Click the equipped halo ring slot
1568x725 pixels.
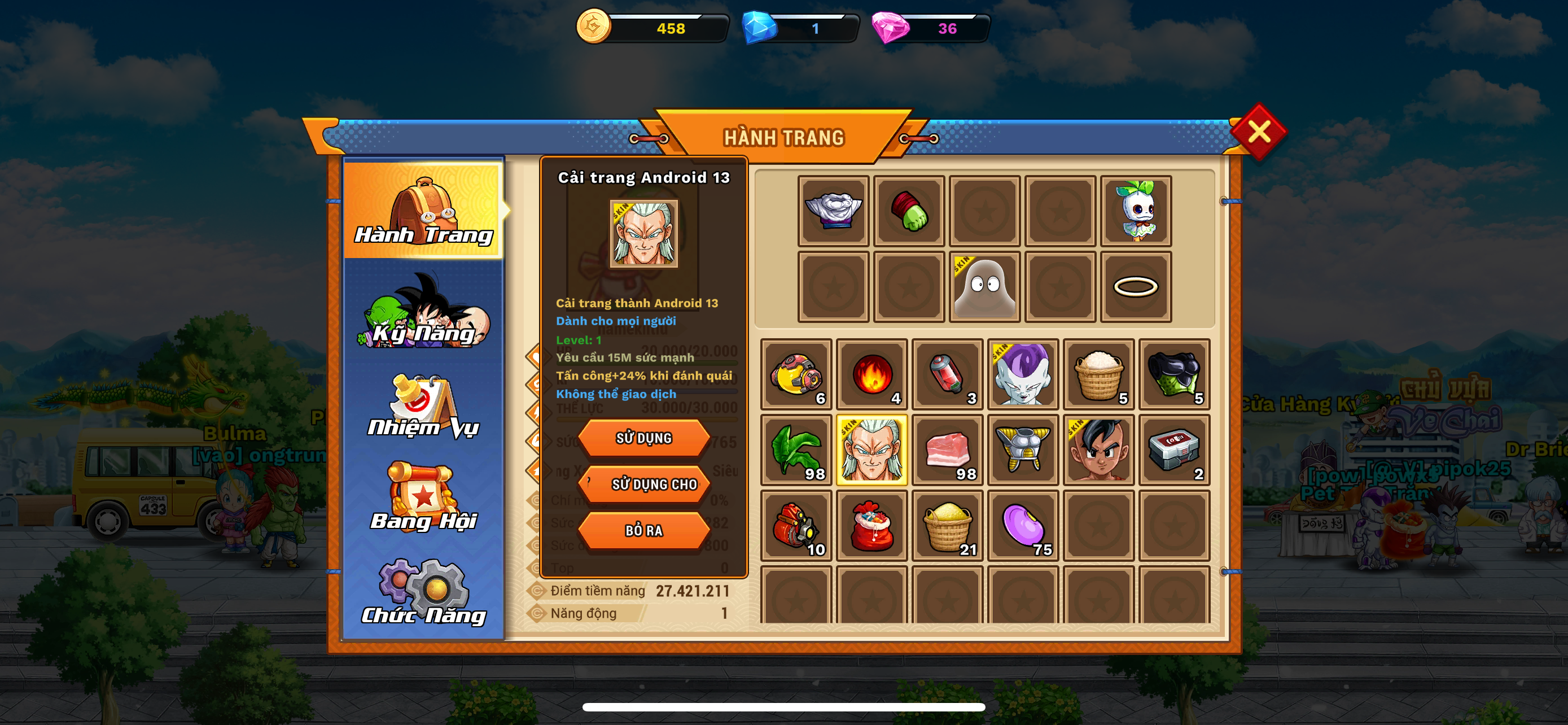[x=1135, y=287]
